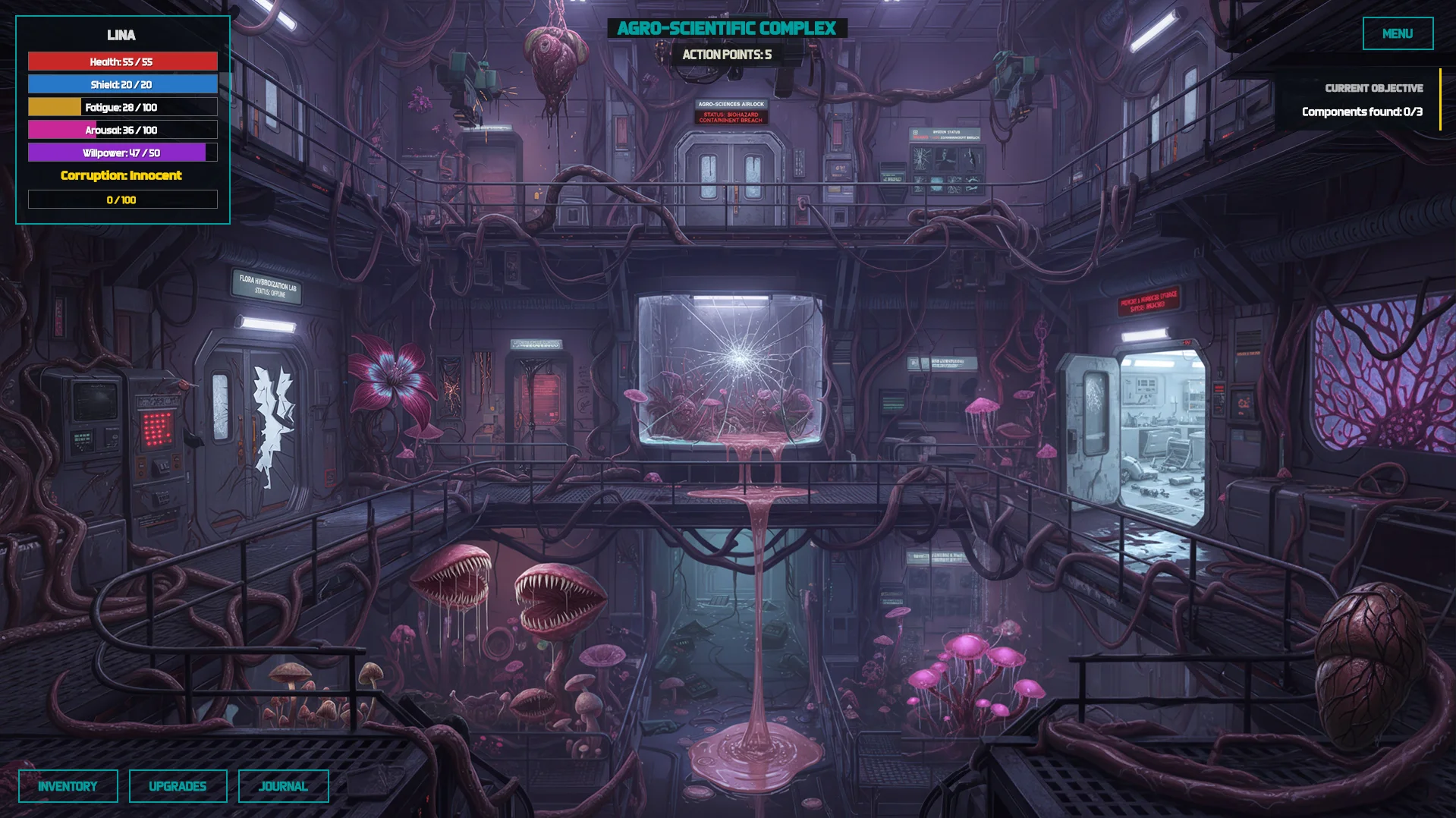Open the Menu button

point(1397,33)
